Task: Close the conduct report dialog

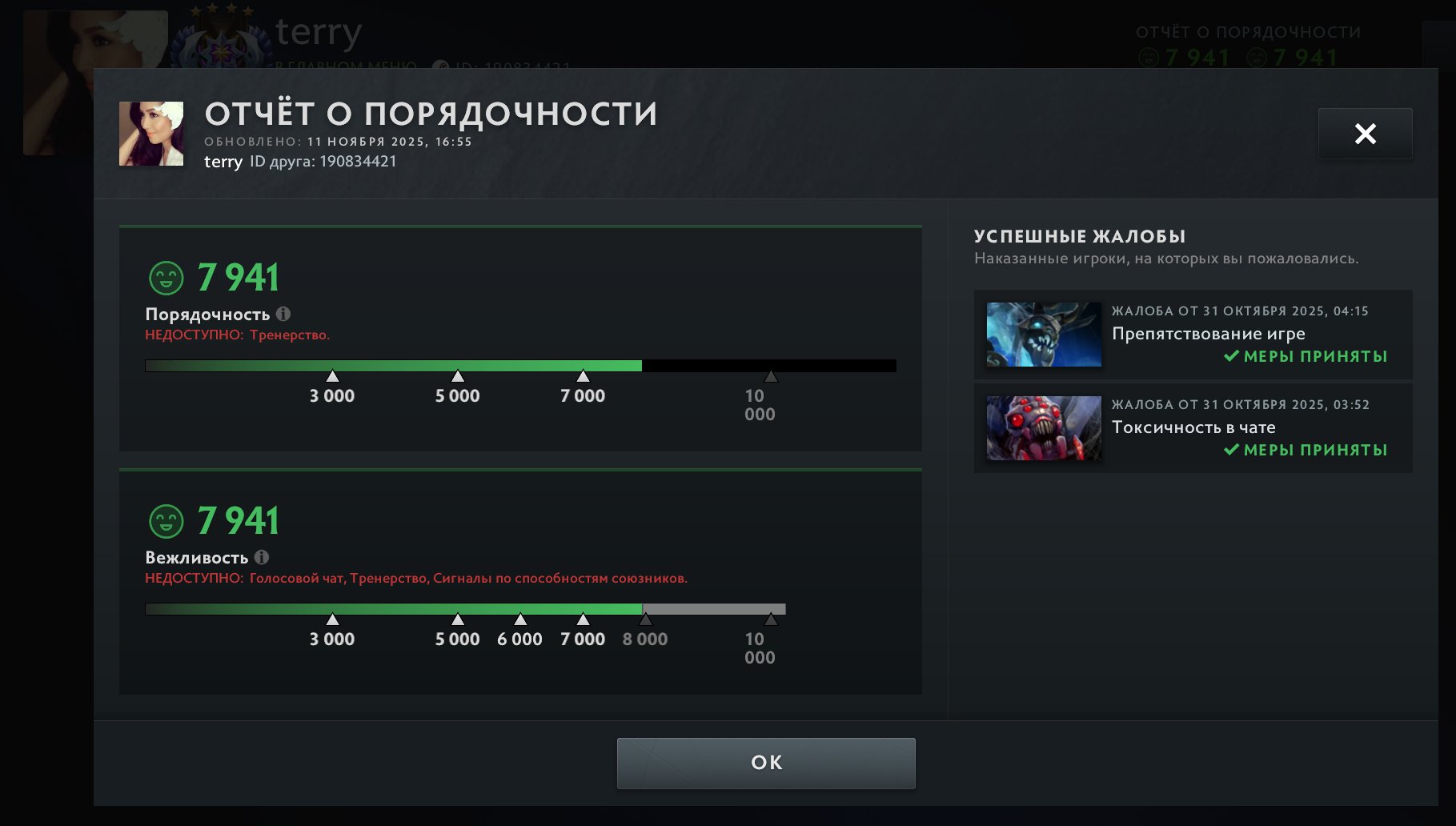Action: click(x=1364, y=133)
